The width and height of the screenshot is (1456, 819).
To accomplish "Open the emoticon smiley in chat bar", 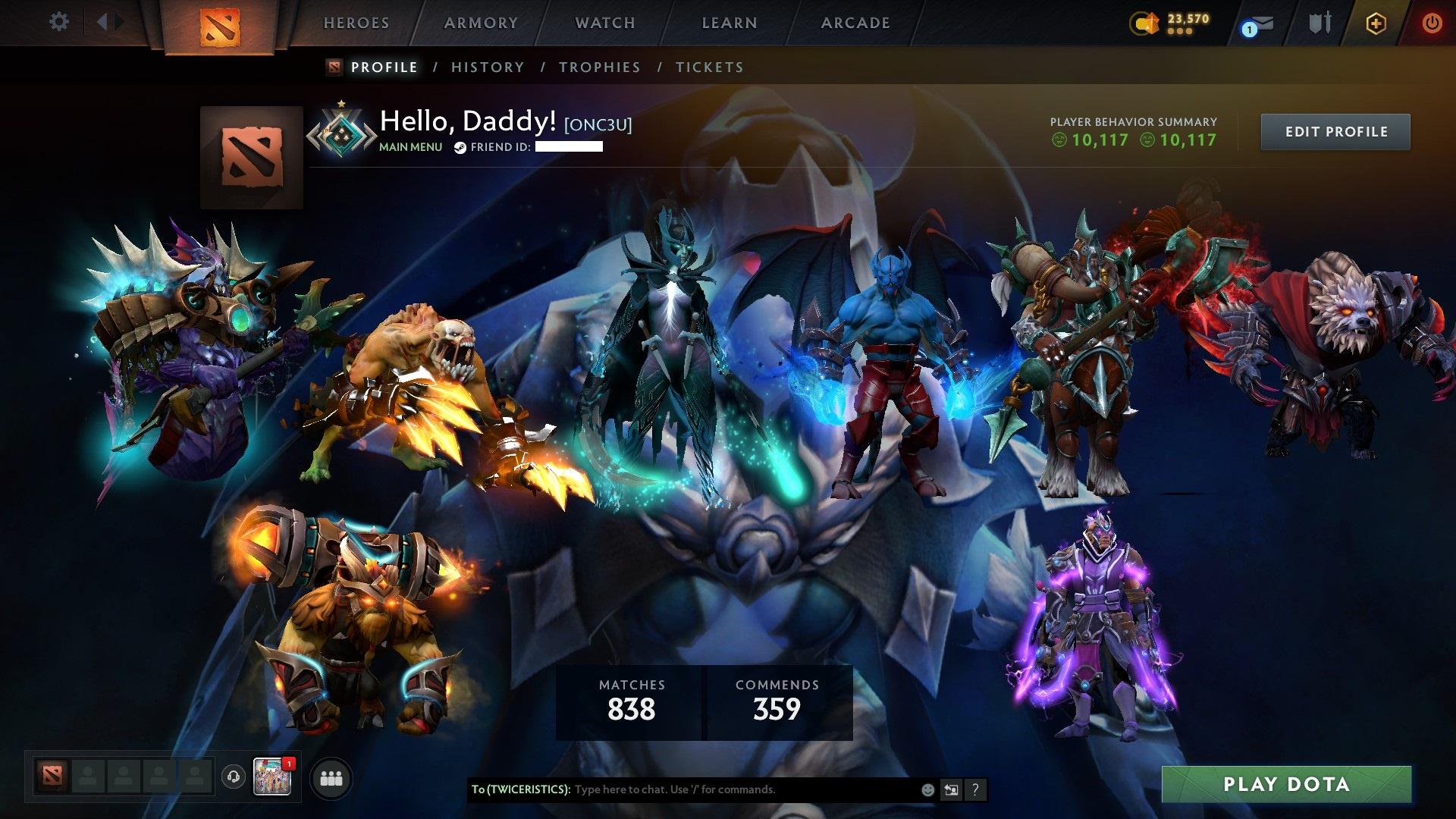I will coord(927,789).
